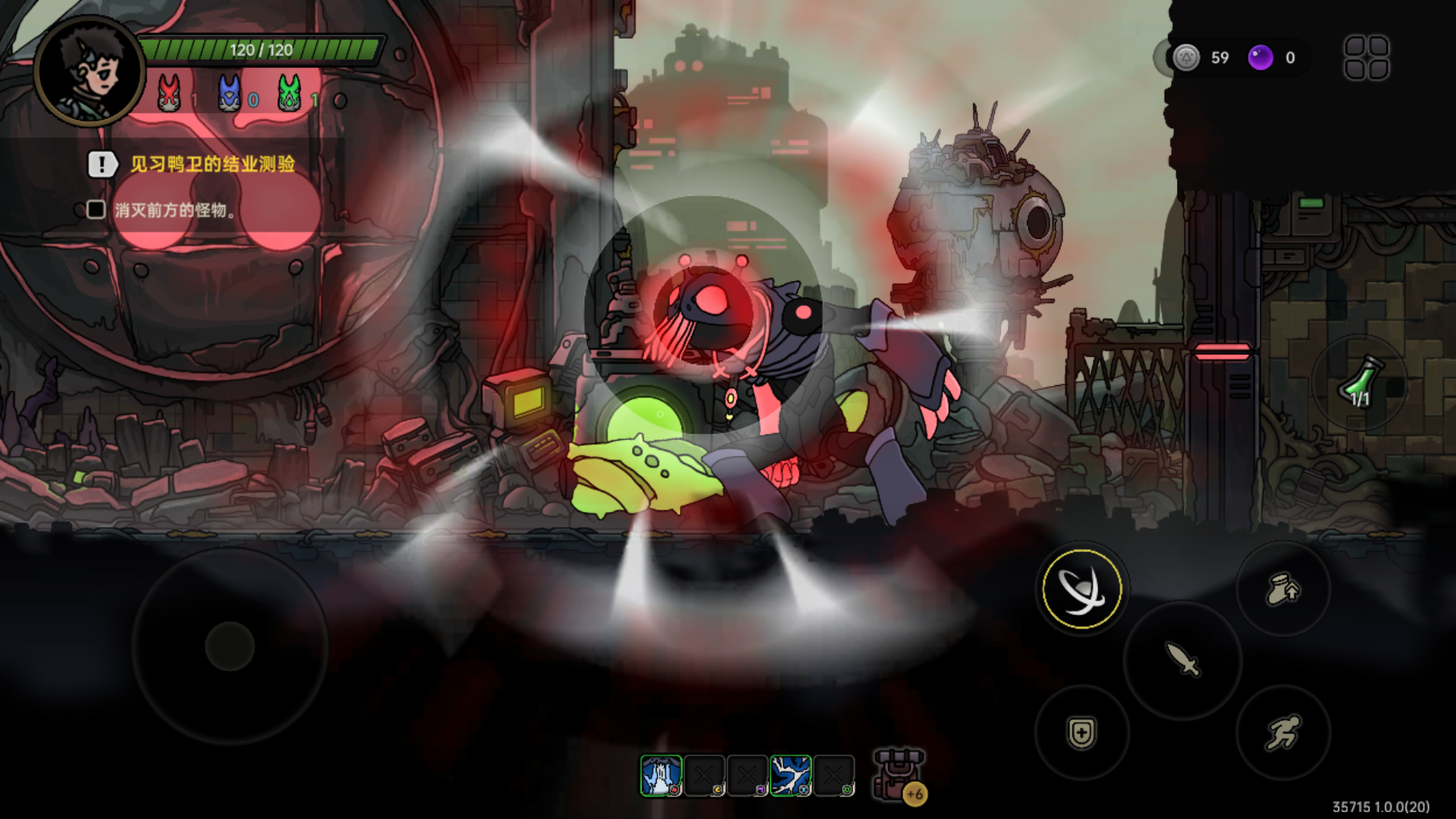Use the running-figure dash button
This screenshot has width=1456, height=819.
click(1283, 733)
